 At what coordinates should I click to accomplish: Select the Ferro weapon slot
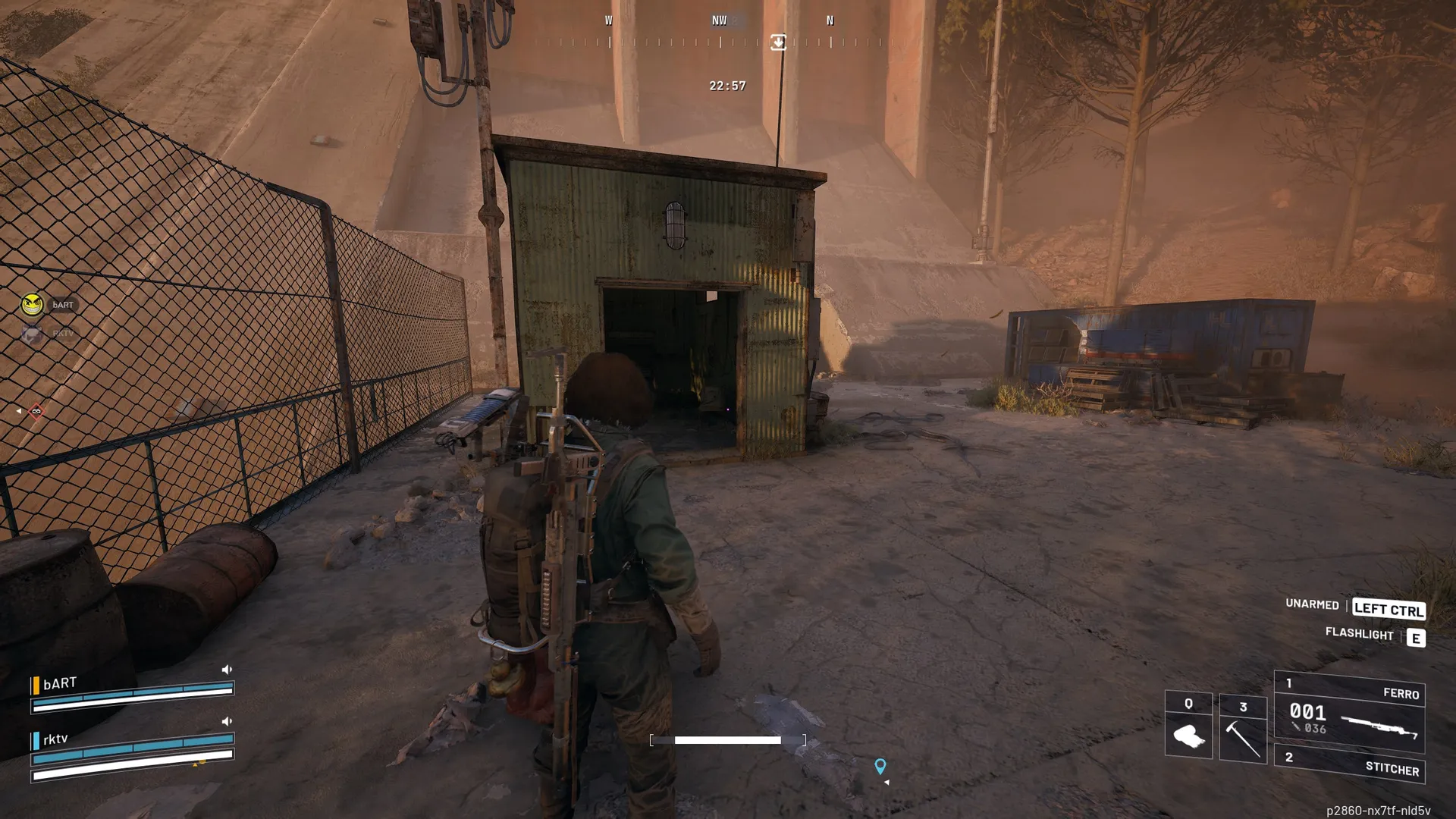pos(1350,714)
